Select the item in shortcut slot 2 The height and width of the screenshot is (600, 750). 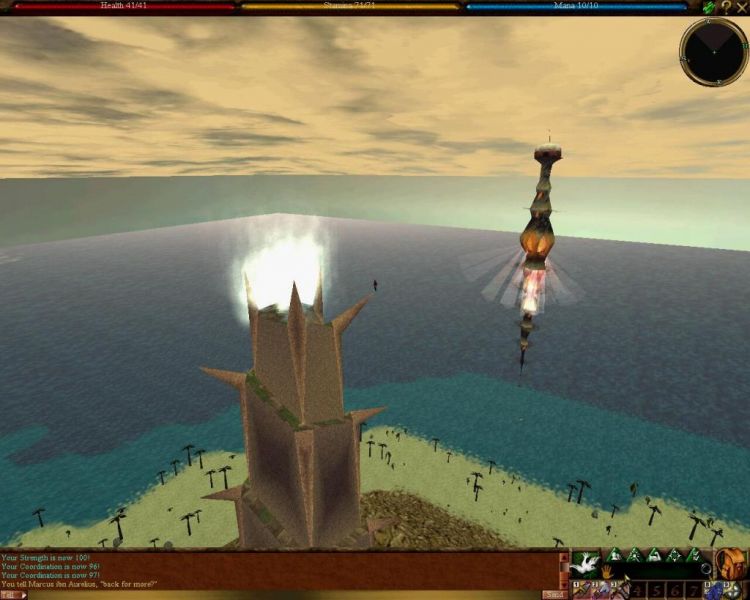click(x=599, y=589)
